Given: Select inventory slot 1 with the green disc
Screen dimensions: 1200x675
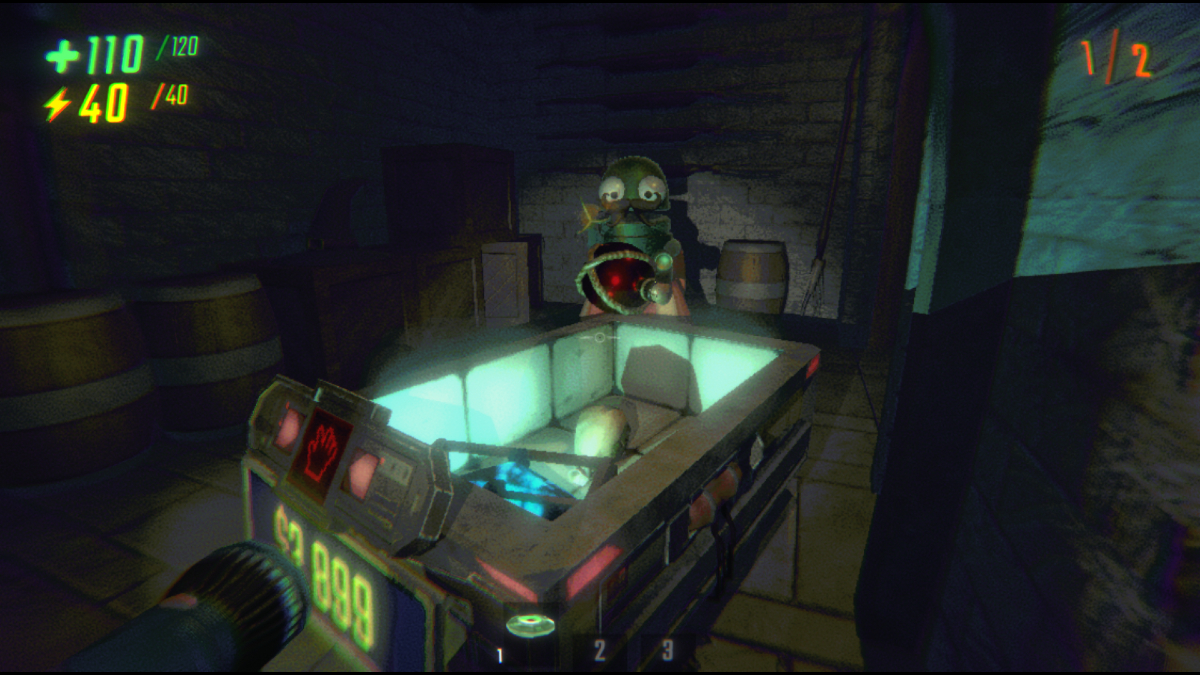Looking at the screenshot, I should pyautogui.click(x=530, y=629).
